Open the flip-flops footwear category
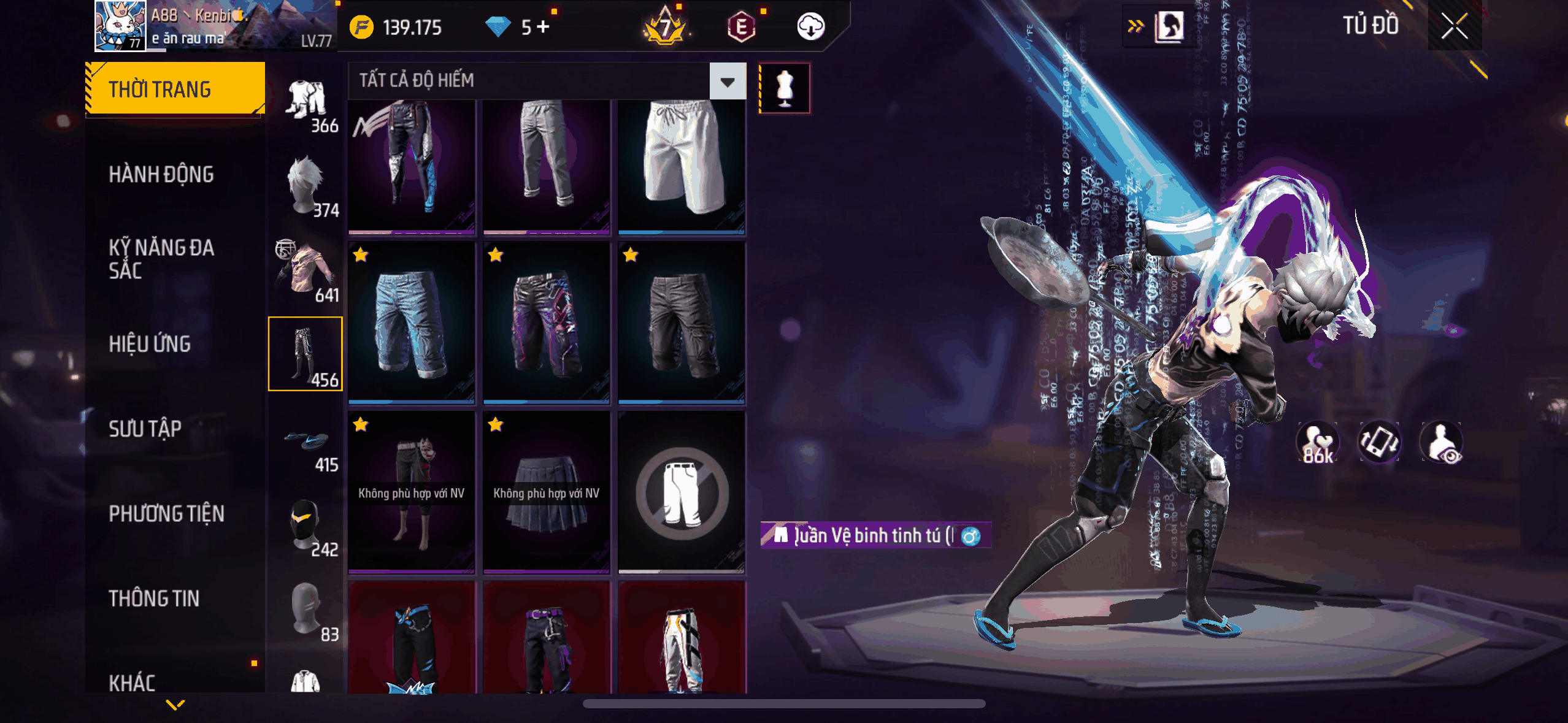This screenshot has width=1568, height=723. (306, 448)
